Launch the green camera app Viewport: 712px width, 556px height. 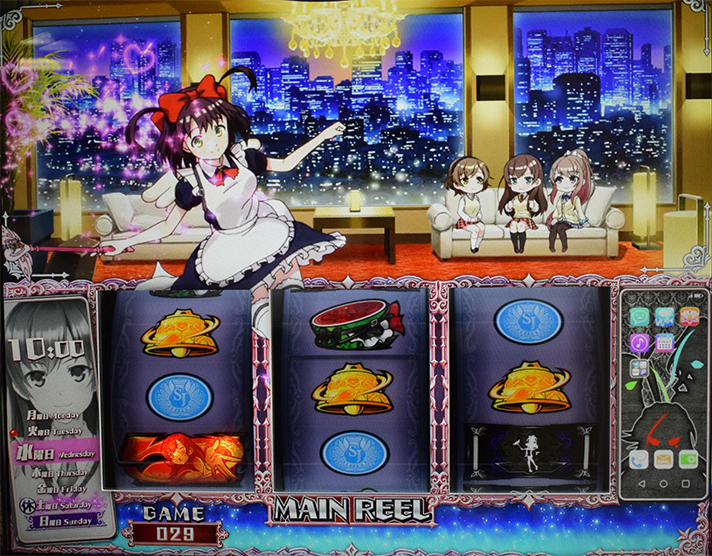(688, 459)
